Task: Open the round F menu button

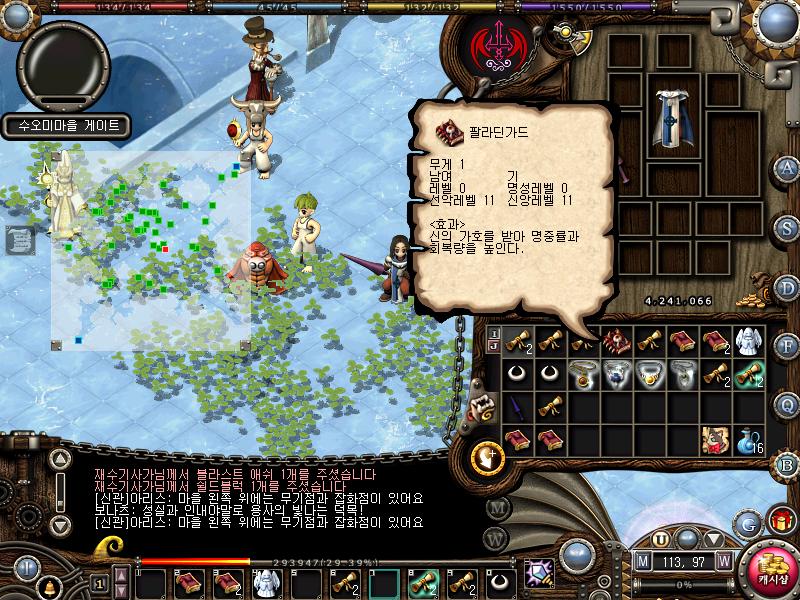Action: (x=787, y=347)
